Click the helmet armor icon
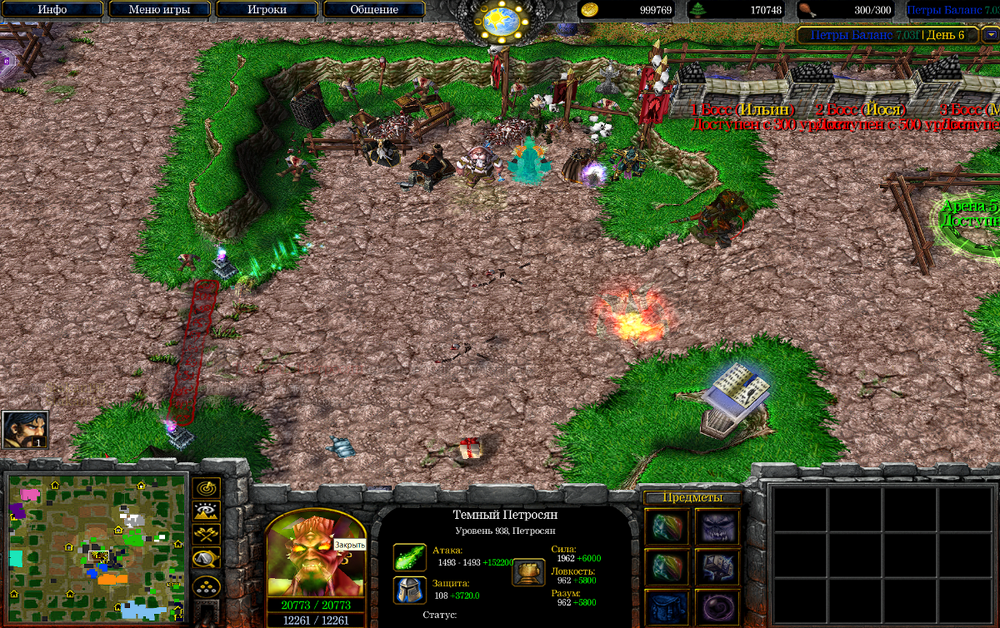This screenshot has width=1000, height=628. (x=410, y=590)
